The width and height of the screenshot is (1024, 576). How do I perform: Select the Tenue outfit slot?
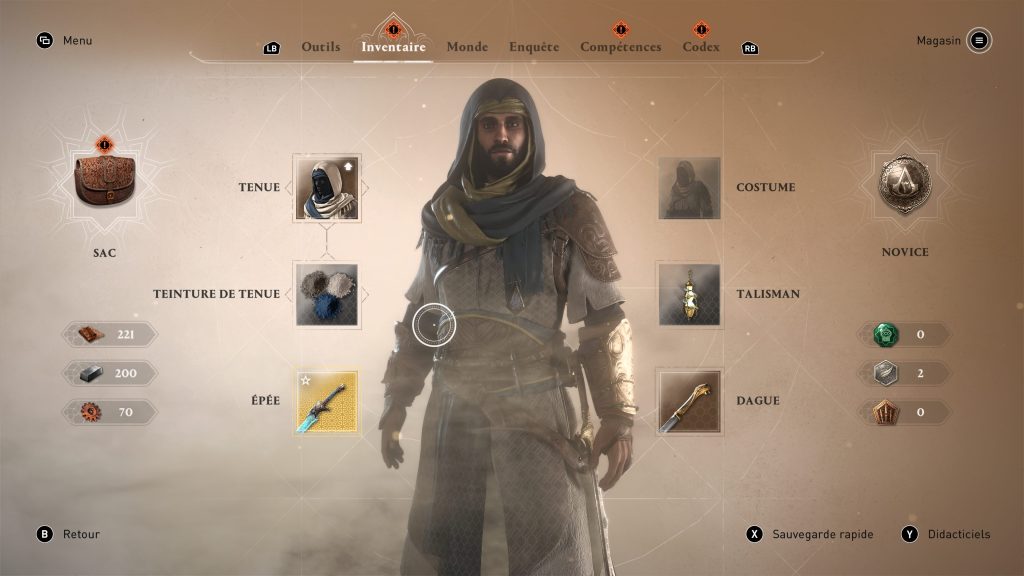327,187
